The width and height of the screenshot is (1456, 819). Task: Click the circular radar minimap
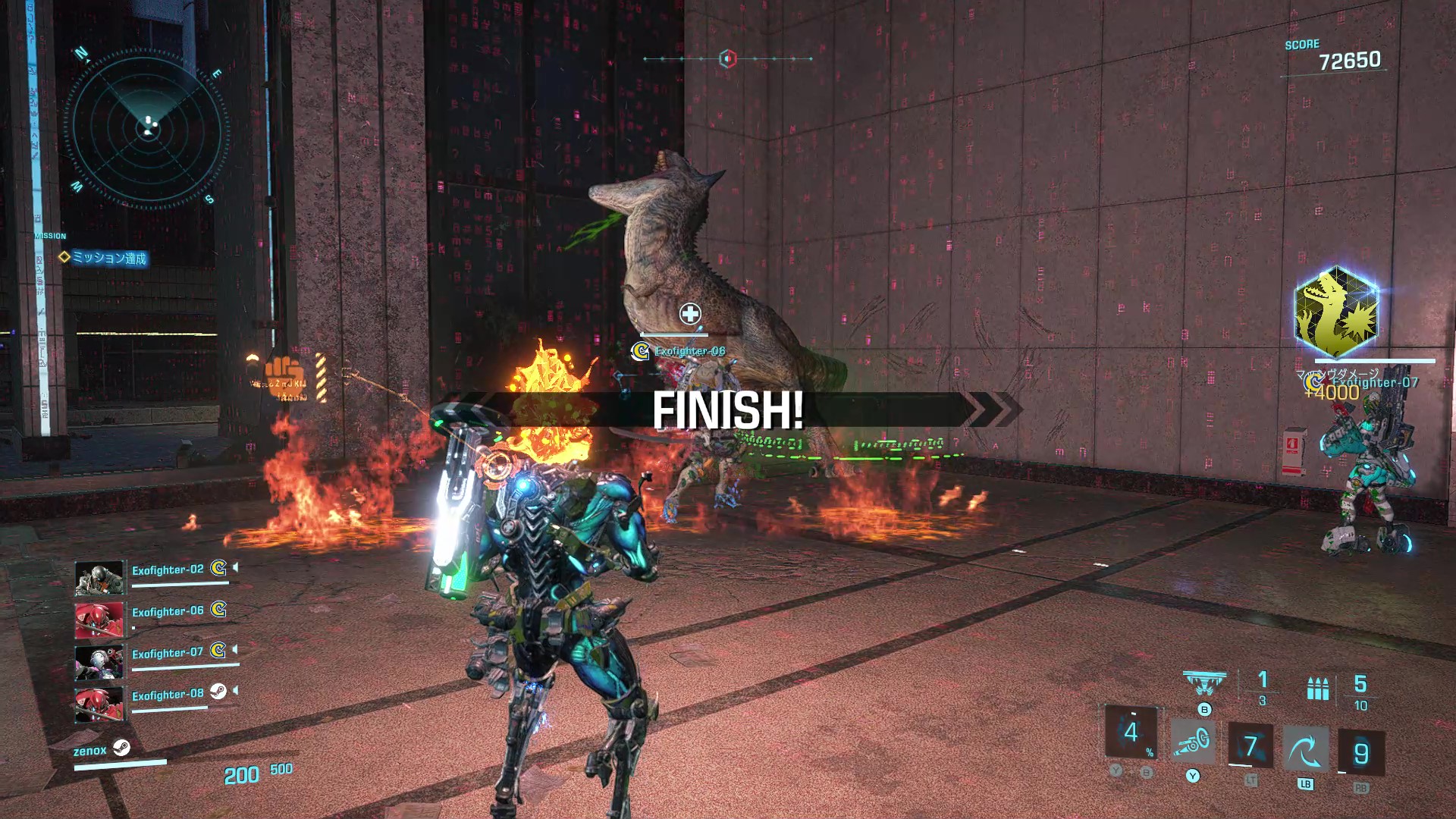[146, 127]
